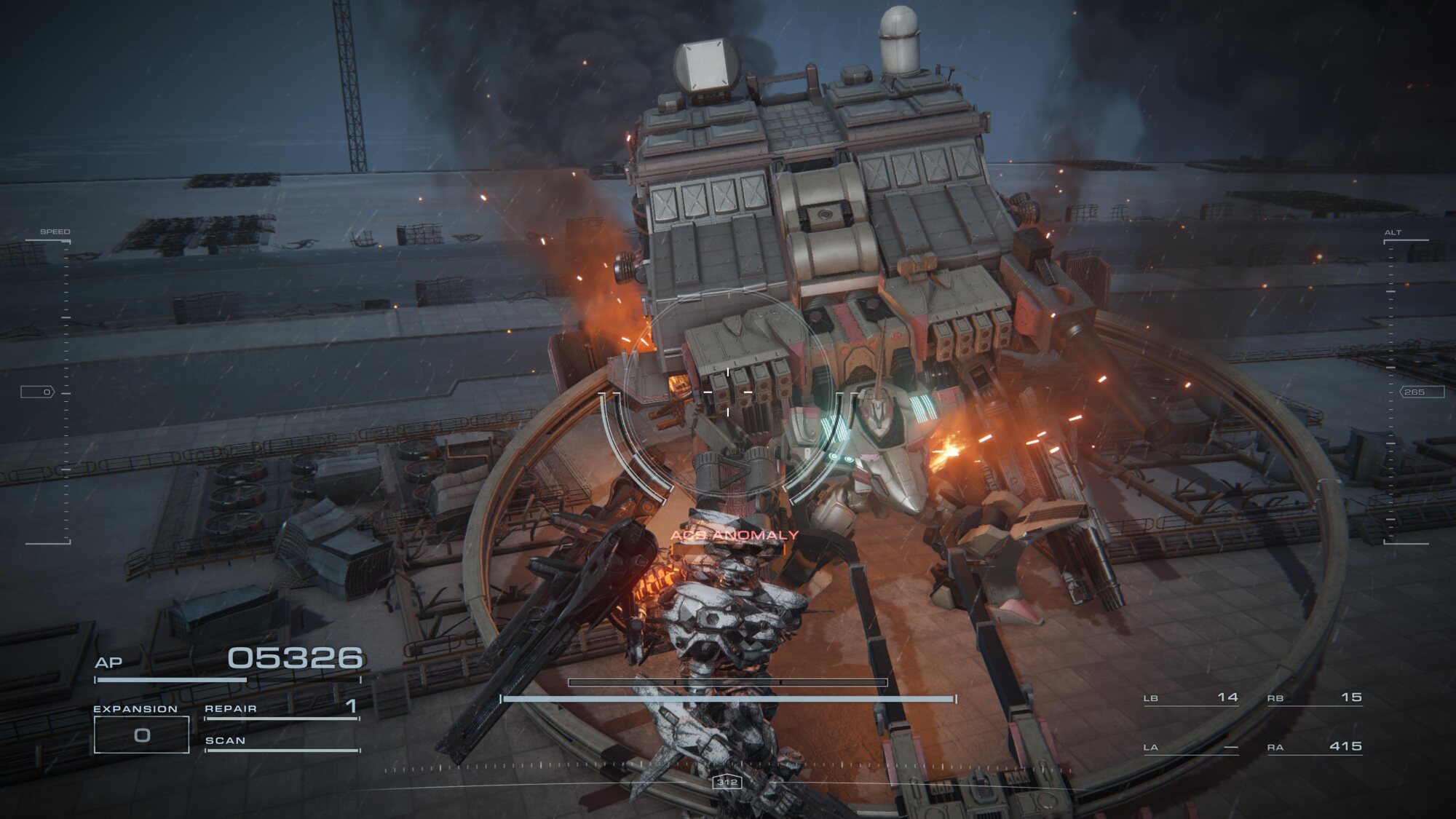This screenshot has width=1456, height=819.
Task: Select the Expansion slot box
Action: [142, 735]
